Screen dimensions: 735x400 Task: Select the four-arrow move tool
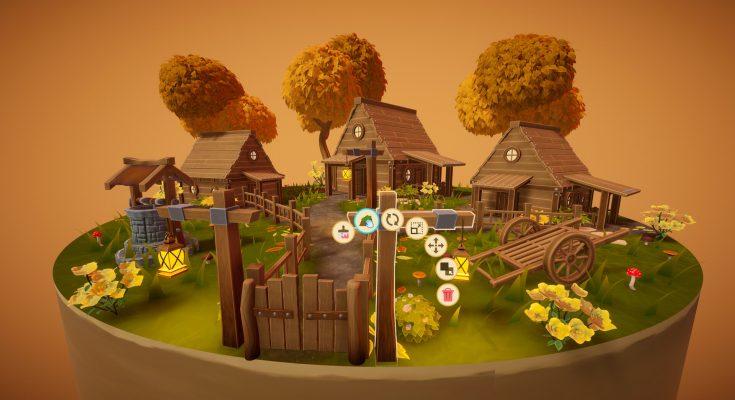coord(435,245)
